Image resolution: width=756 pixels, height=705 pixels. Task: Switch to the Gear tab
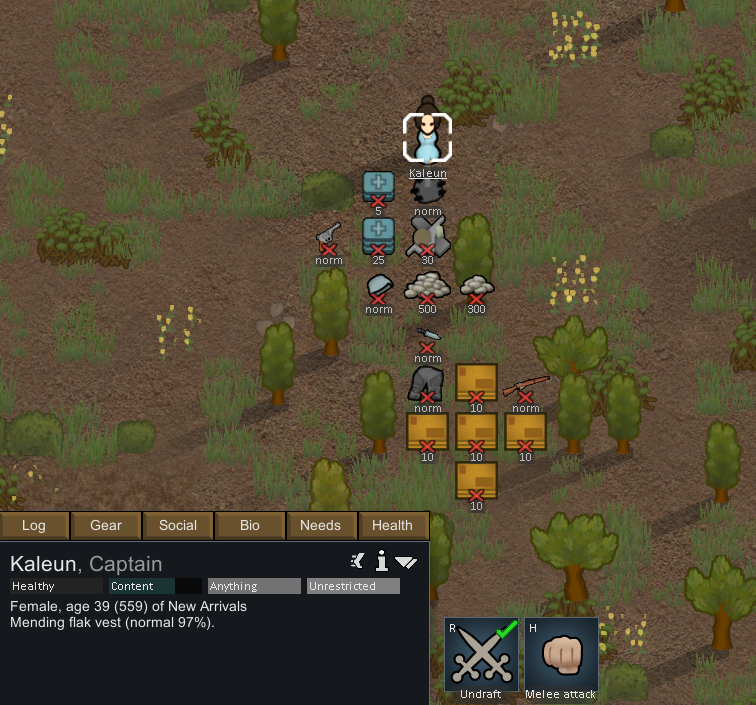click(x=106, y=525)
